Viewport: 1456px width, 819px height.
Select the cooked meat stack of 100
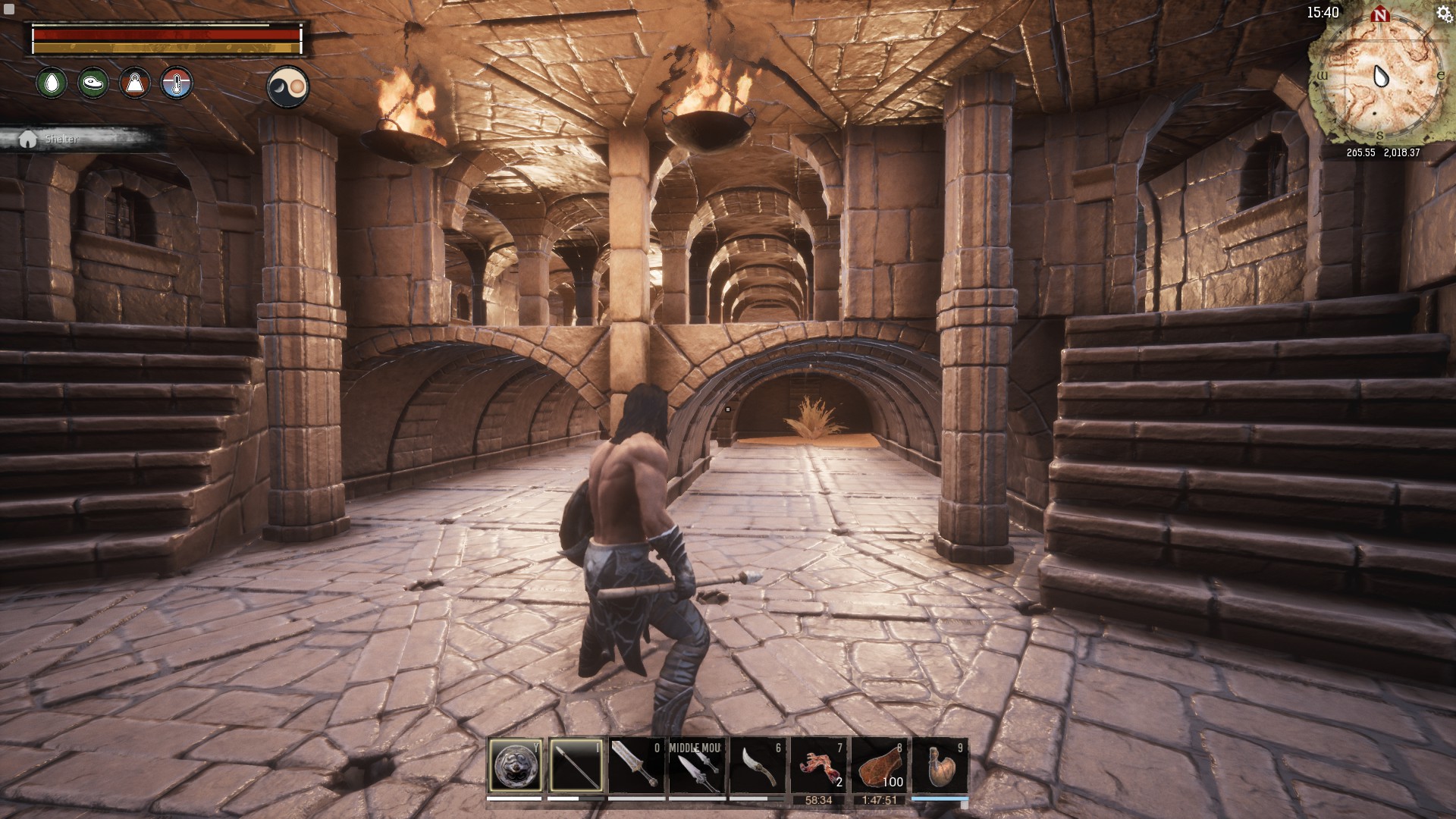pyautogui.click(x=879, y=766)
